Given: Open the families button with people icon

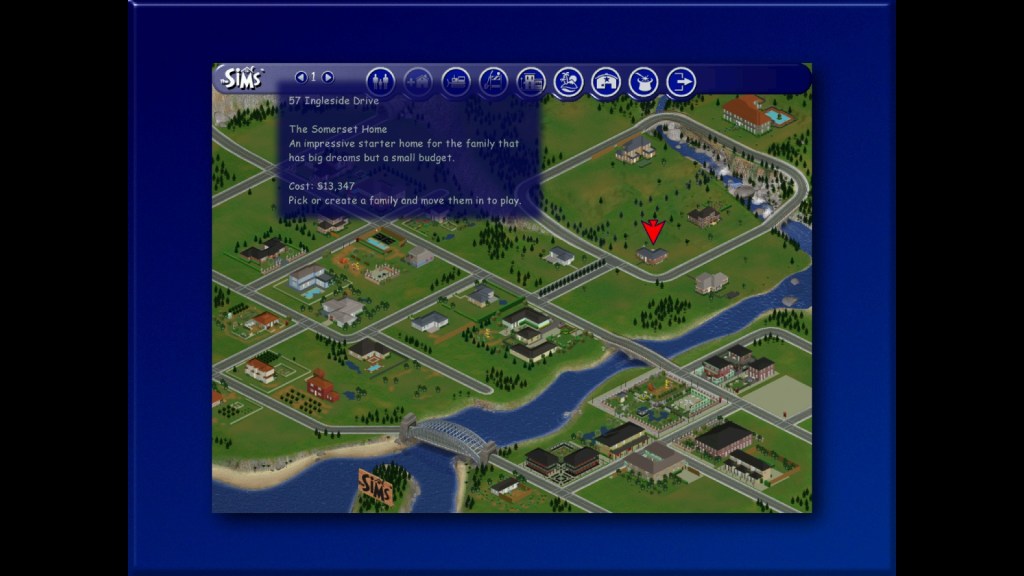Looking at the screenshot, I should click(x=381, y=81).
